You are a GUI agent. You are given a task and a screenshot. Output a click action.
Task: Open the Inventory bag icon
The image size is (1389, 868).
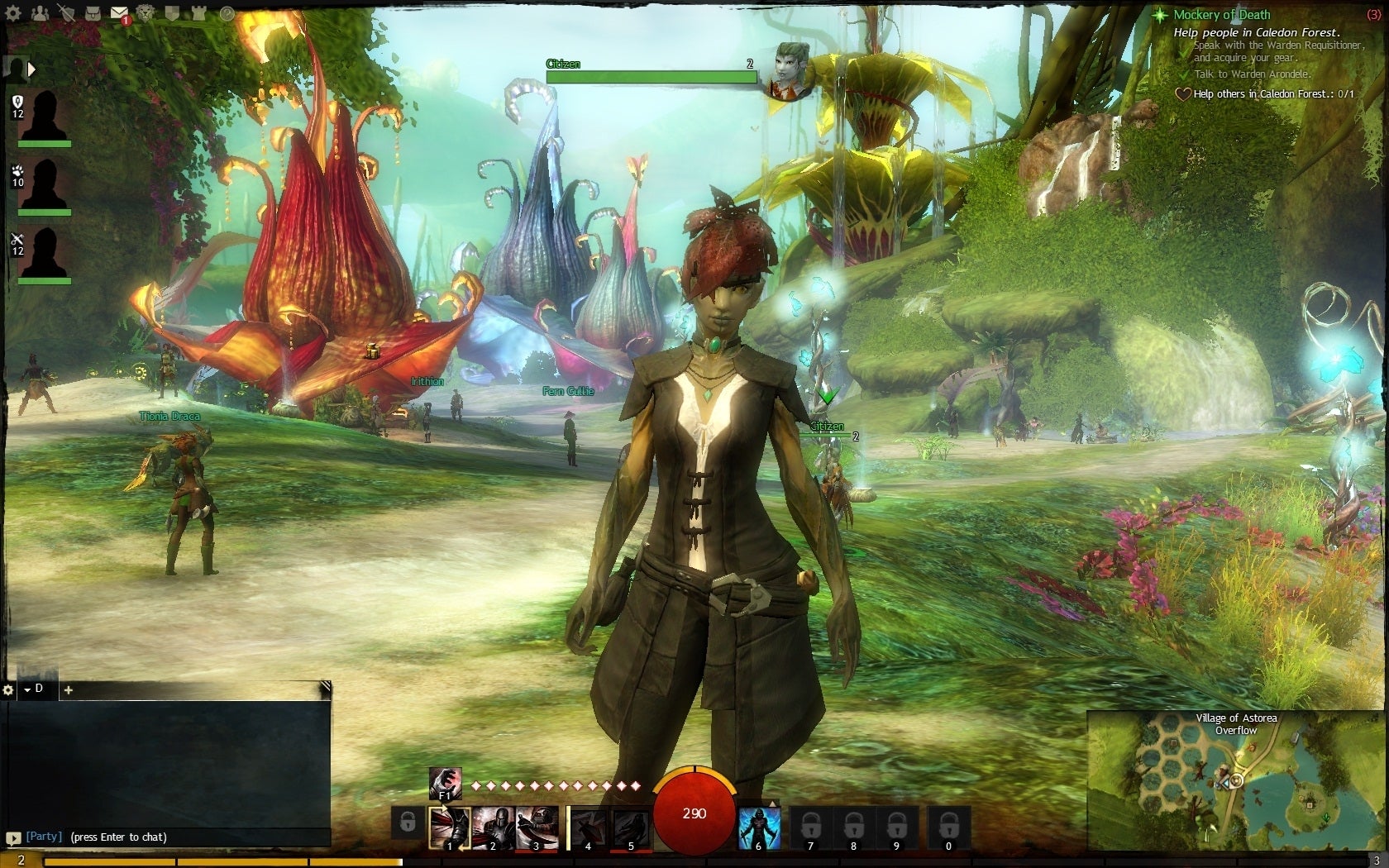(92, 14)
